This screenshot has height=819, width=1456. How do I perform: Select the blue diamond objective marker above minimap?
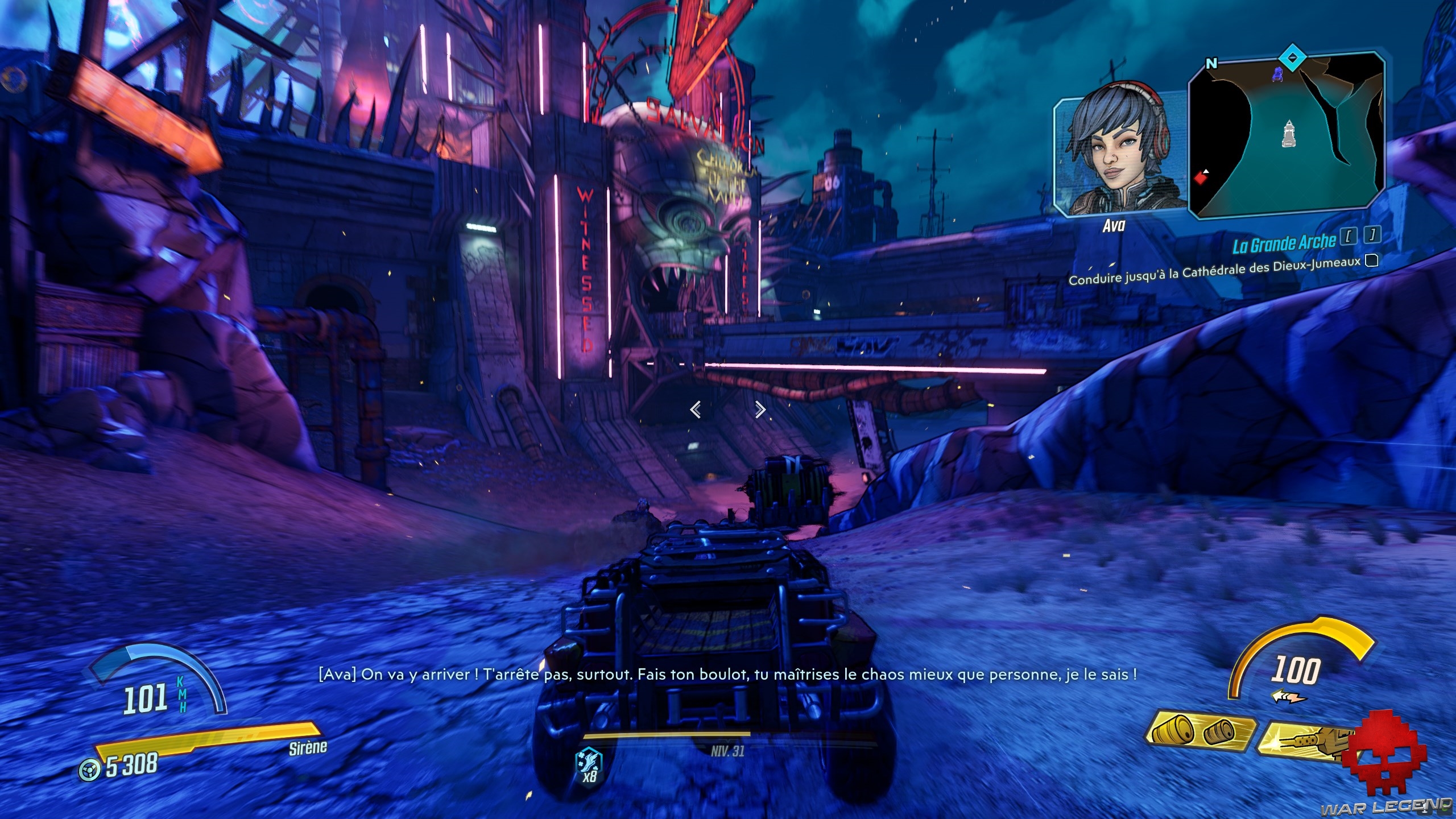click(1292, 58)
